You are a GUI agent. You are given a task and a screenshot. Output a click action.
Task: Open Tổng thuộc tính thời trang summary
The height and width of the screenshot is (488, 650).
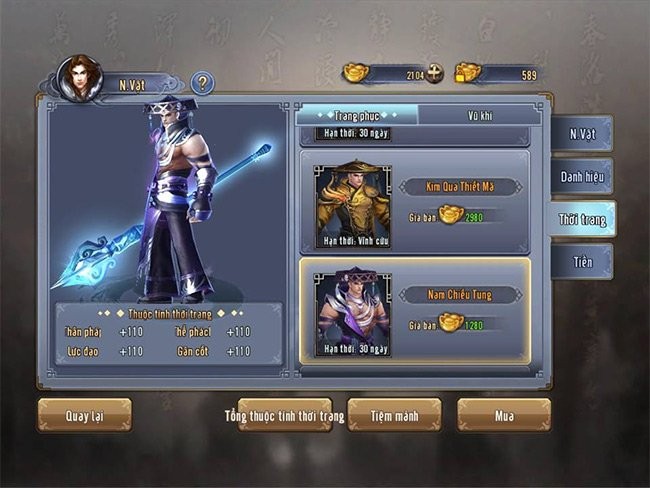(x=284, y=415)
